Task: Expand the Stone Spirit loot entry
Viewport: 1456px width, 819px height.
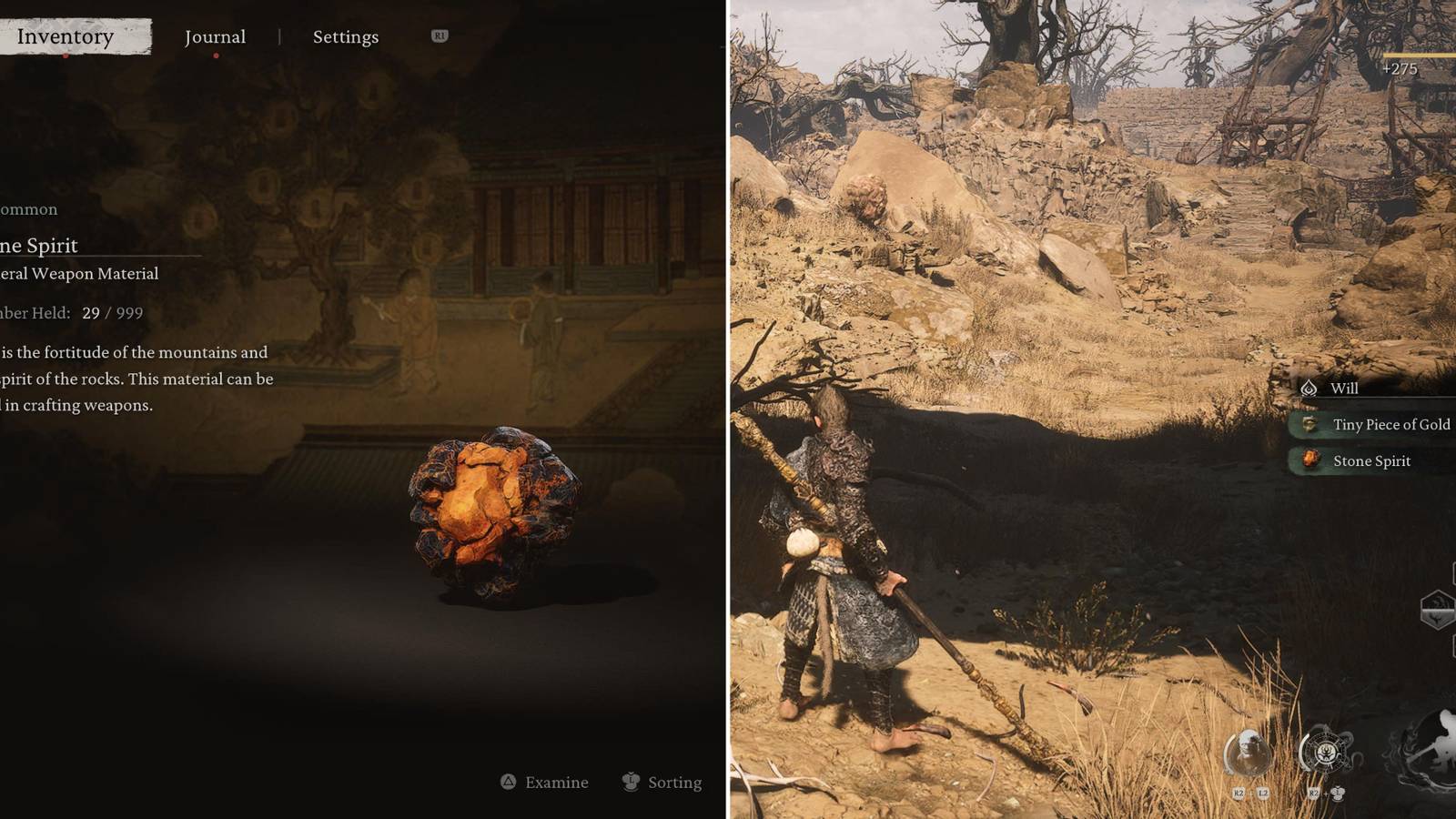Action: (1371, 461)
